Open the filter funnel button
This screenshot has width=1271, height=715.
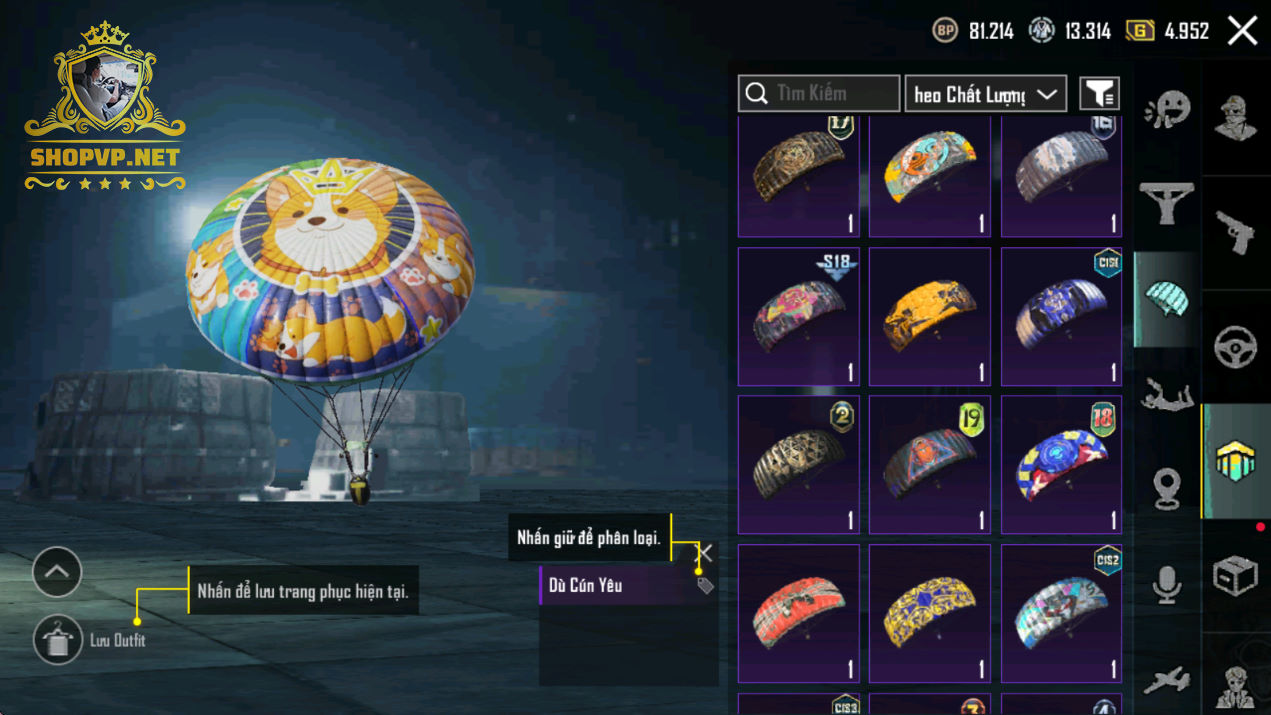pos(1099,94)
